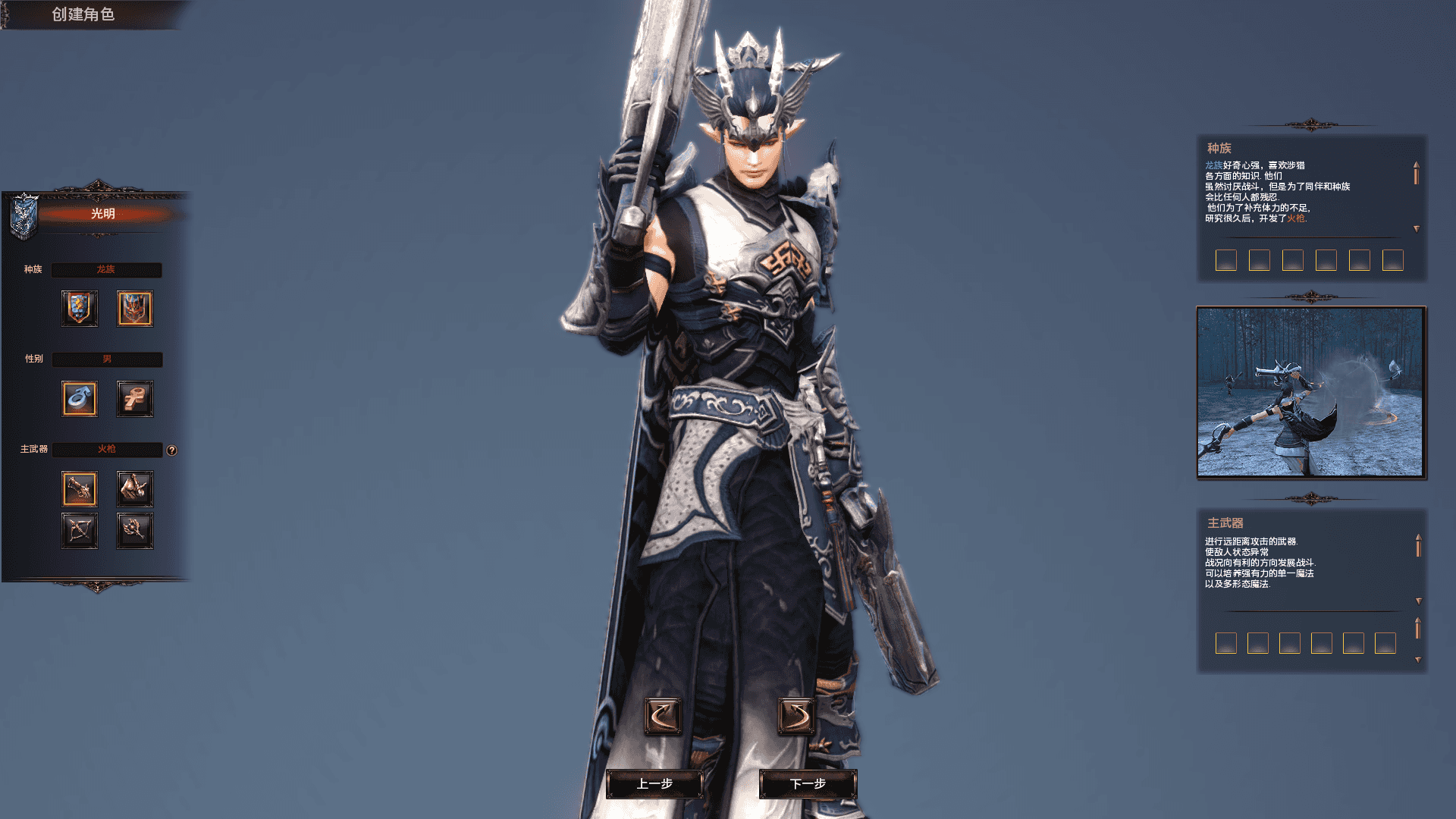
Task: Rotate character right with the curved arrow
Action: click(799, 716)
